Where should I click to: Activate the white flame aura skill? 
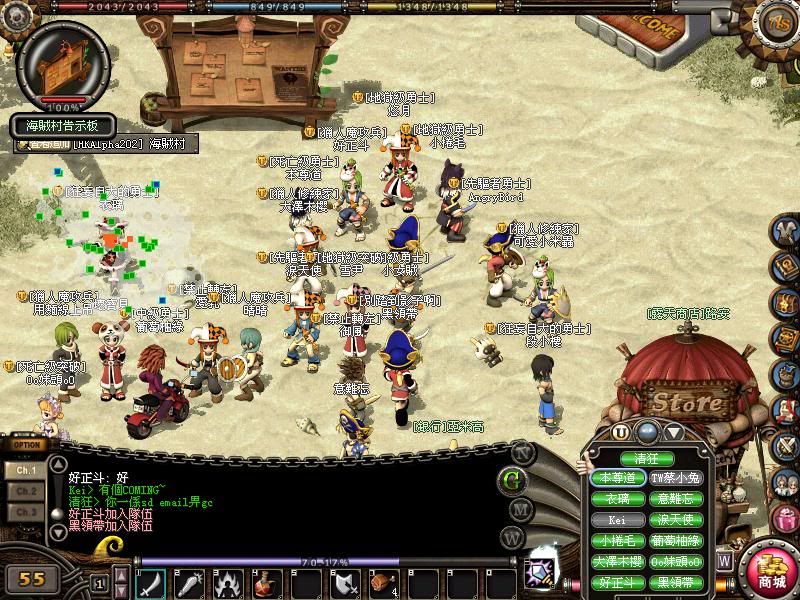click(x=228, y=582)
